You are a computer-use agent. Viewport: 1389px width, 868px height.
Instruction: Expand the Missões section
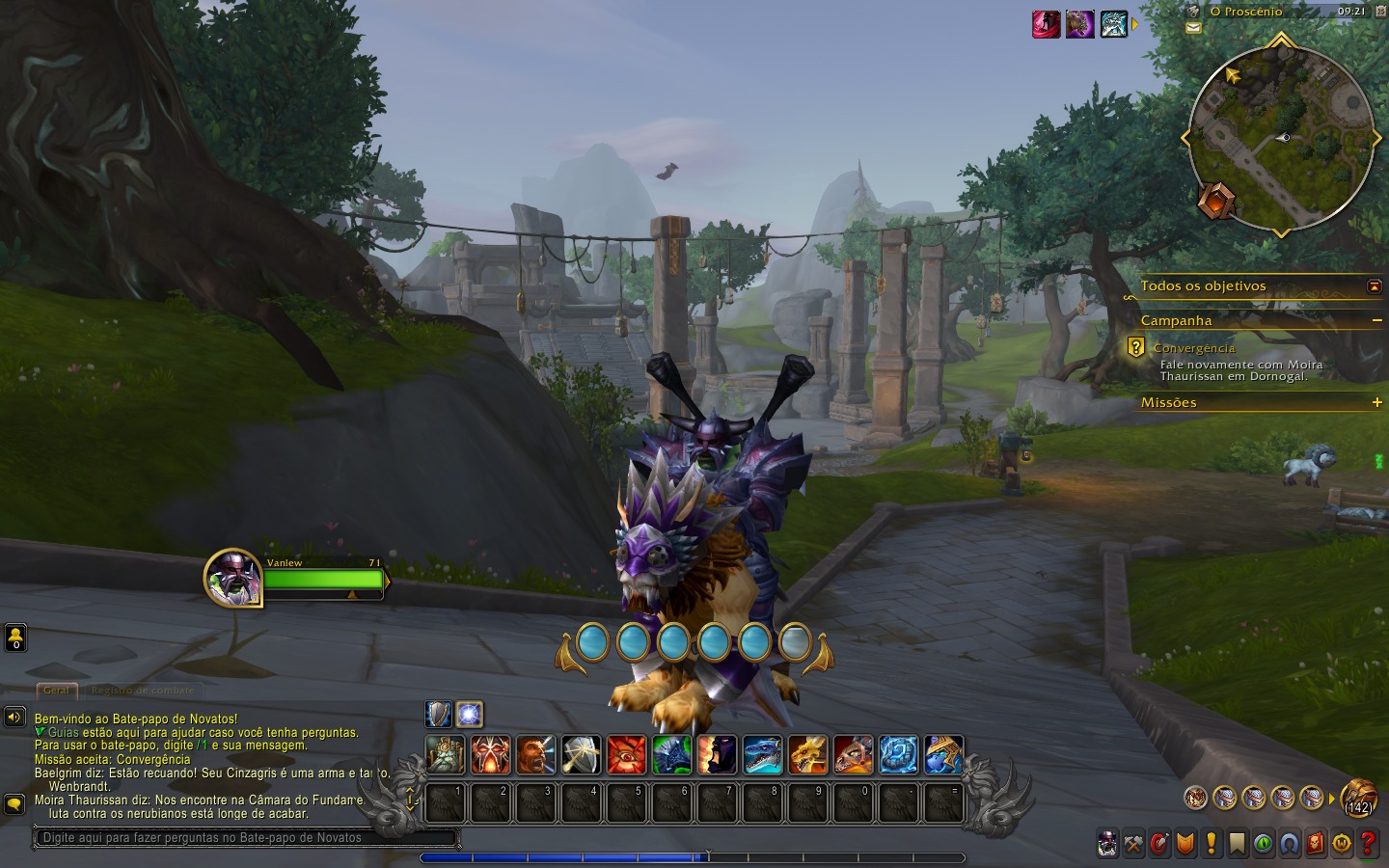click(1376, 402)
